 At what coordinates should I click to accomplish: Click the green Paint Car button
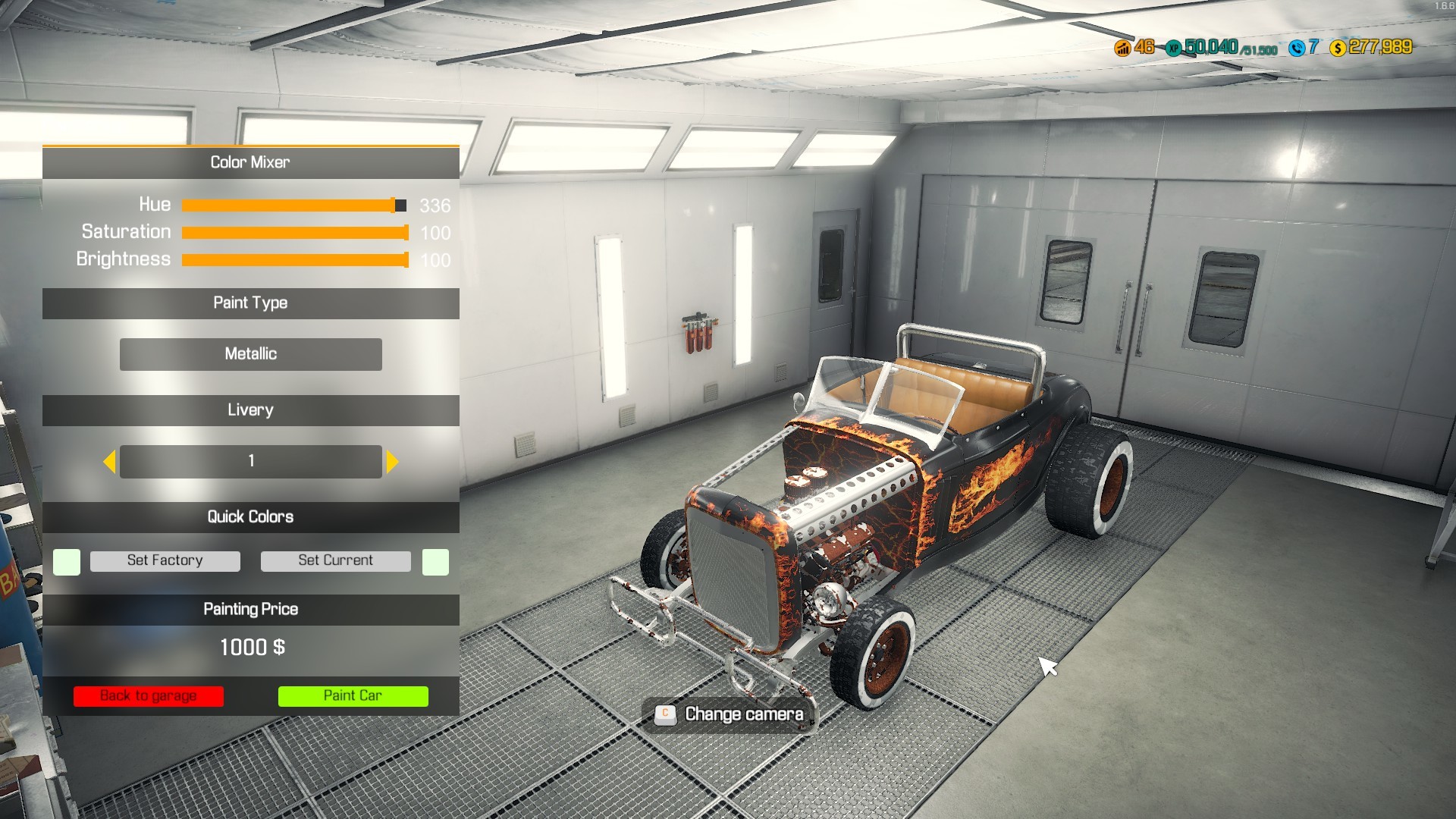(x=353, y=695)
